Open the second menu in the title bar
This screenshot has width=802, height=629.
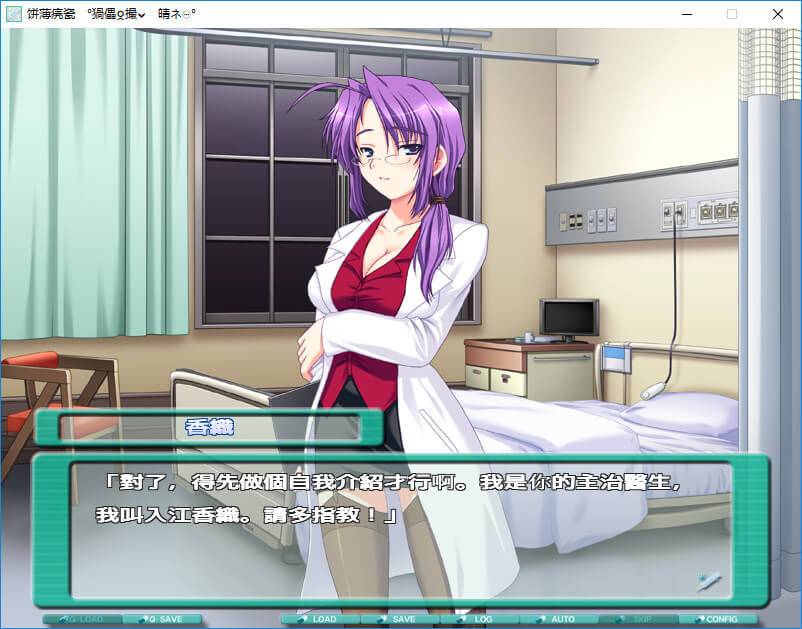(x=116, y=14)
